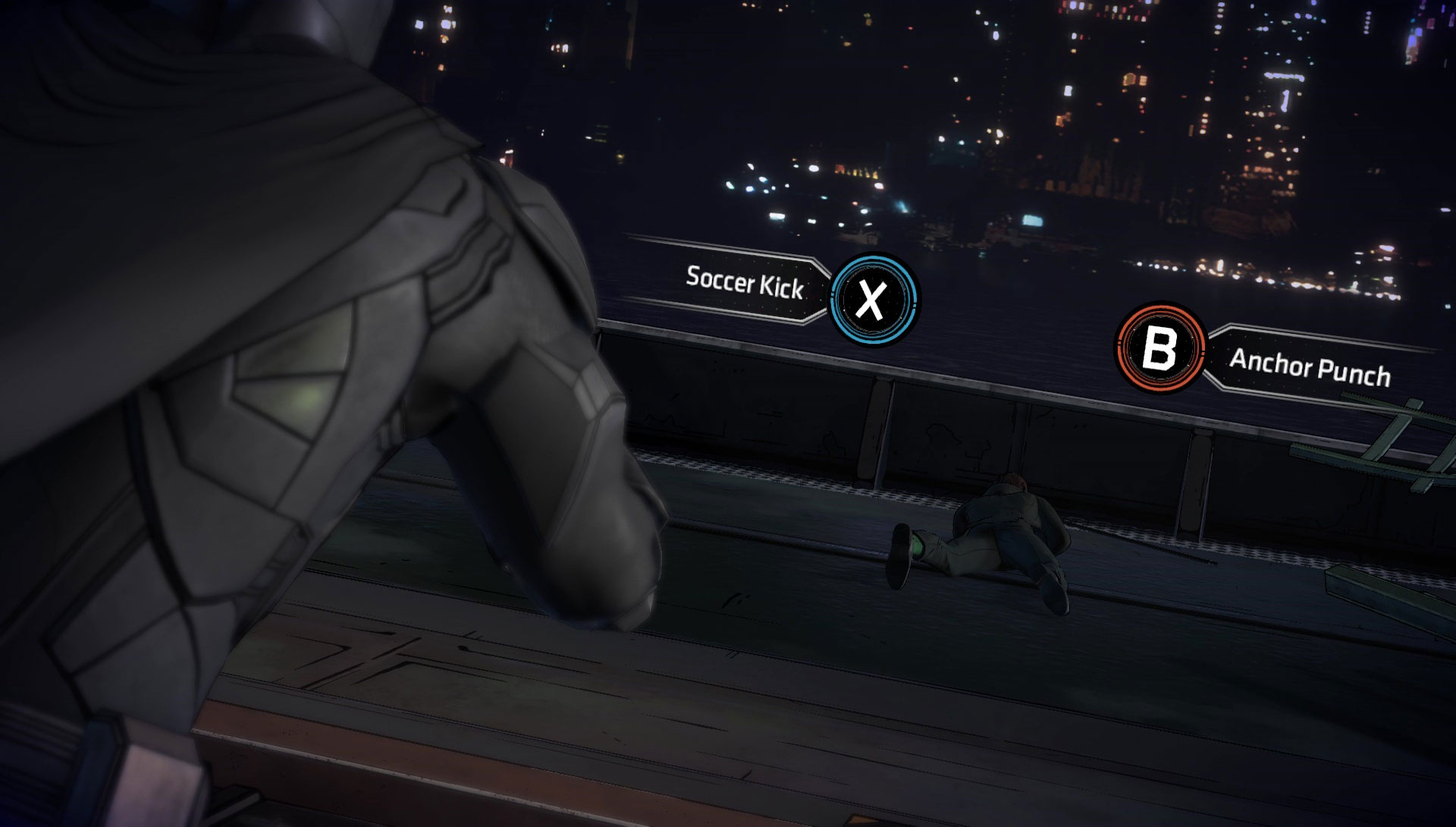Image resolution: width=1456 pixels, height=827 pixels.
Task: Select the Anchor Punch option
Action: point(1159,348)
